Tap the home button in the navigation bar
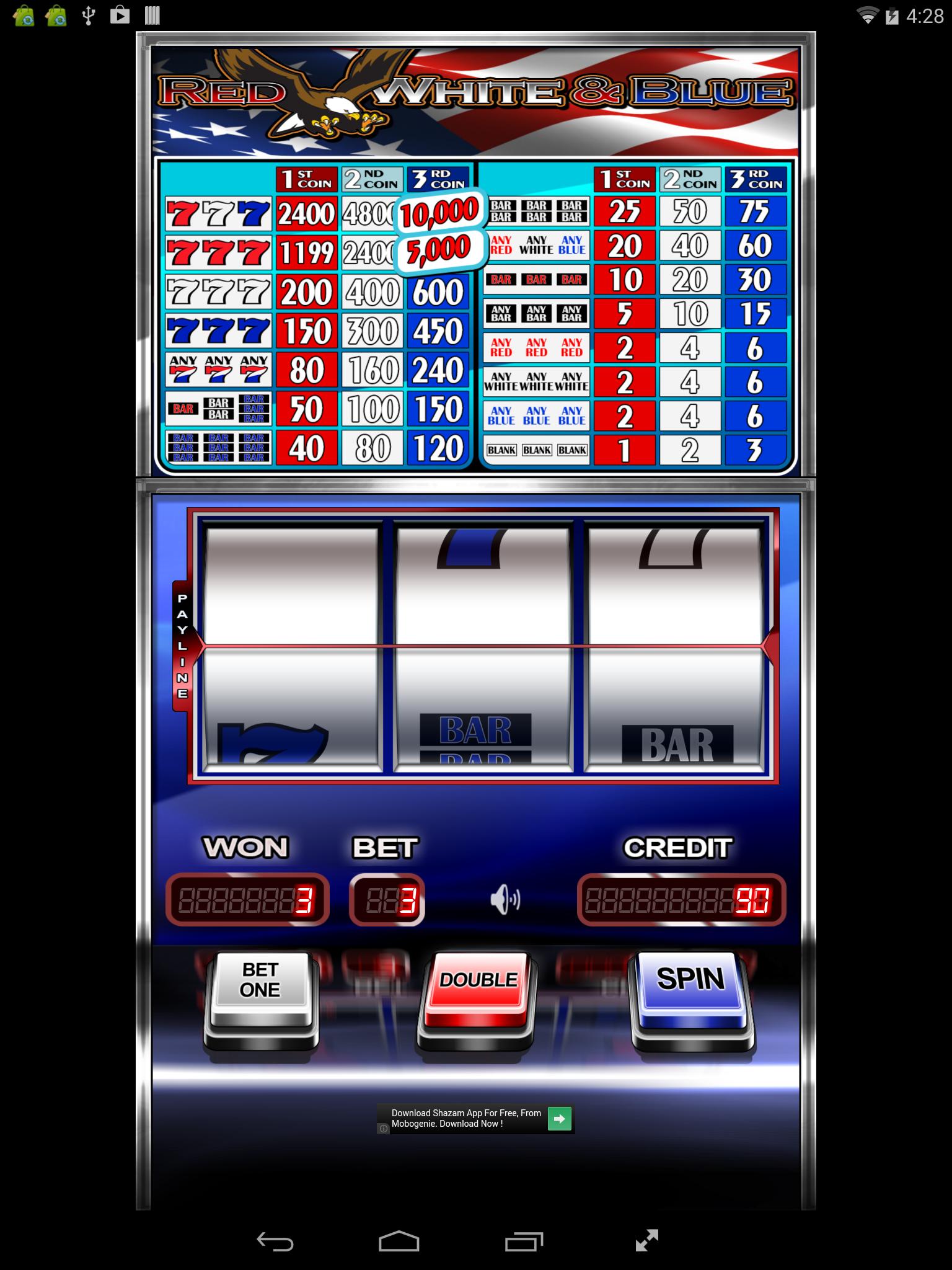The height and width of the screenshot is (1270, 952). [399, 1238]
